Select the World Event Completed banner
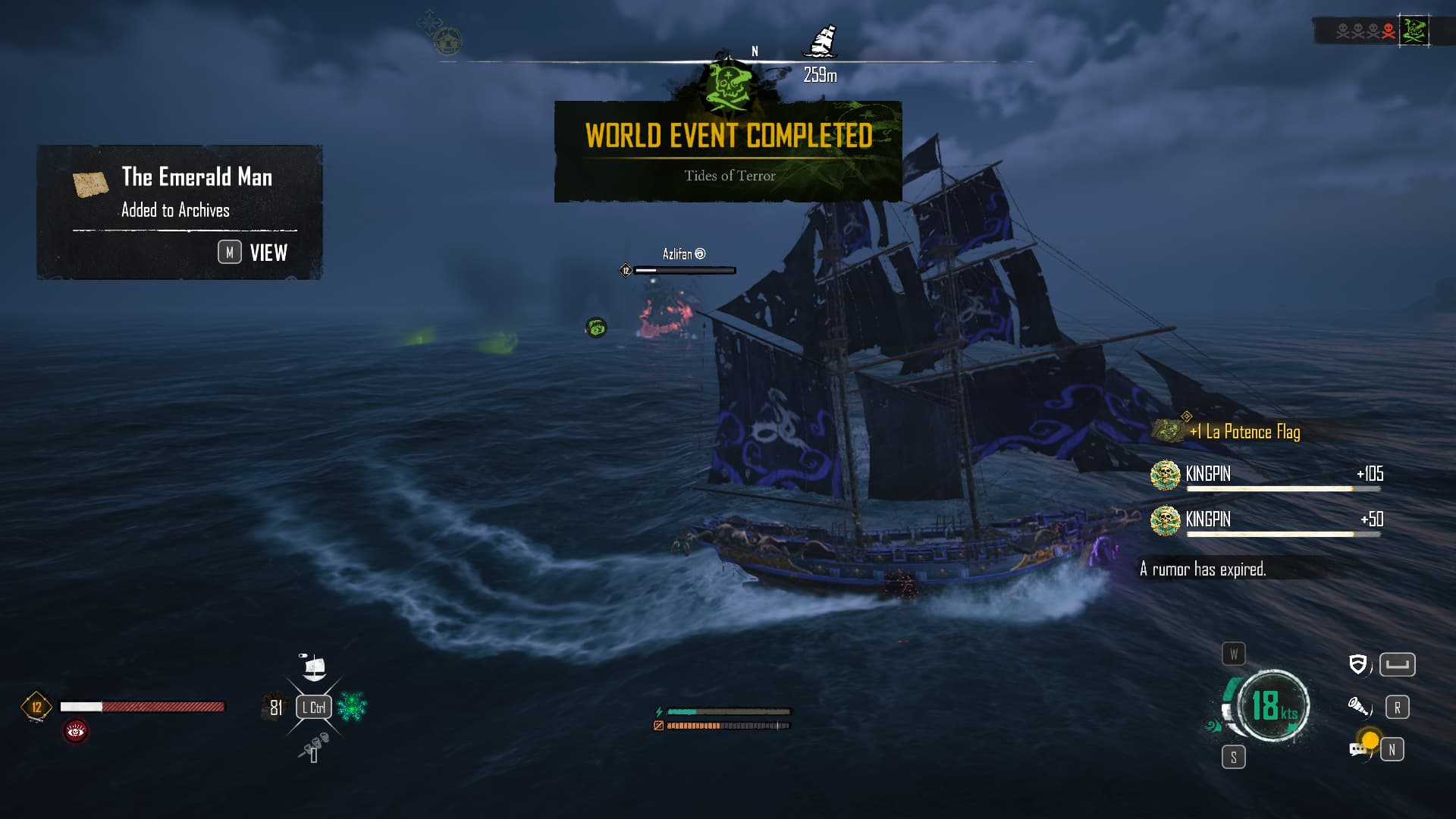Viewport: 1456px width, 819px height. pos(728,152)
